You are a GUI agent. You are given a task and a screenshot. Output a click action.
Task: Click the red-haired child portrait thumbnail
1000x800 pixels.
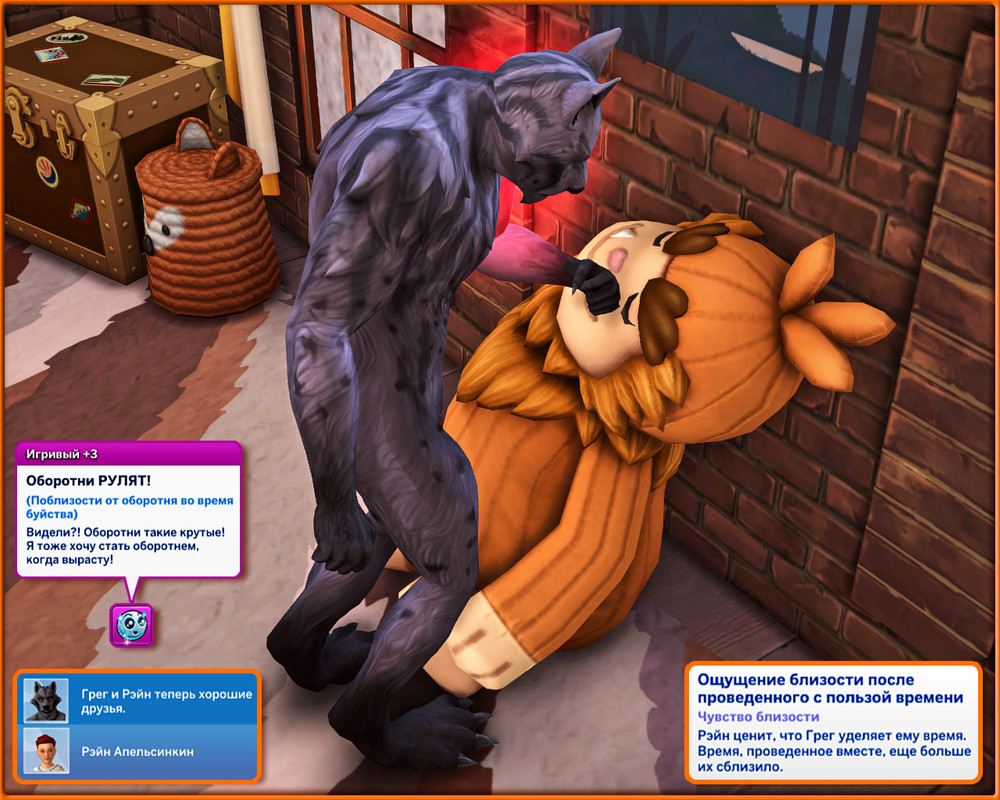click(x=45, y=752)
